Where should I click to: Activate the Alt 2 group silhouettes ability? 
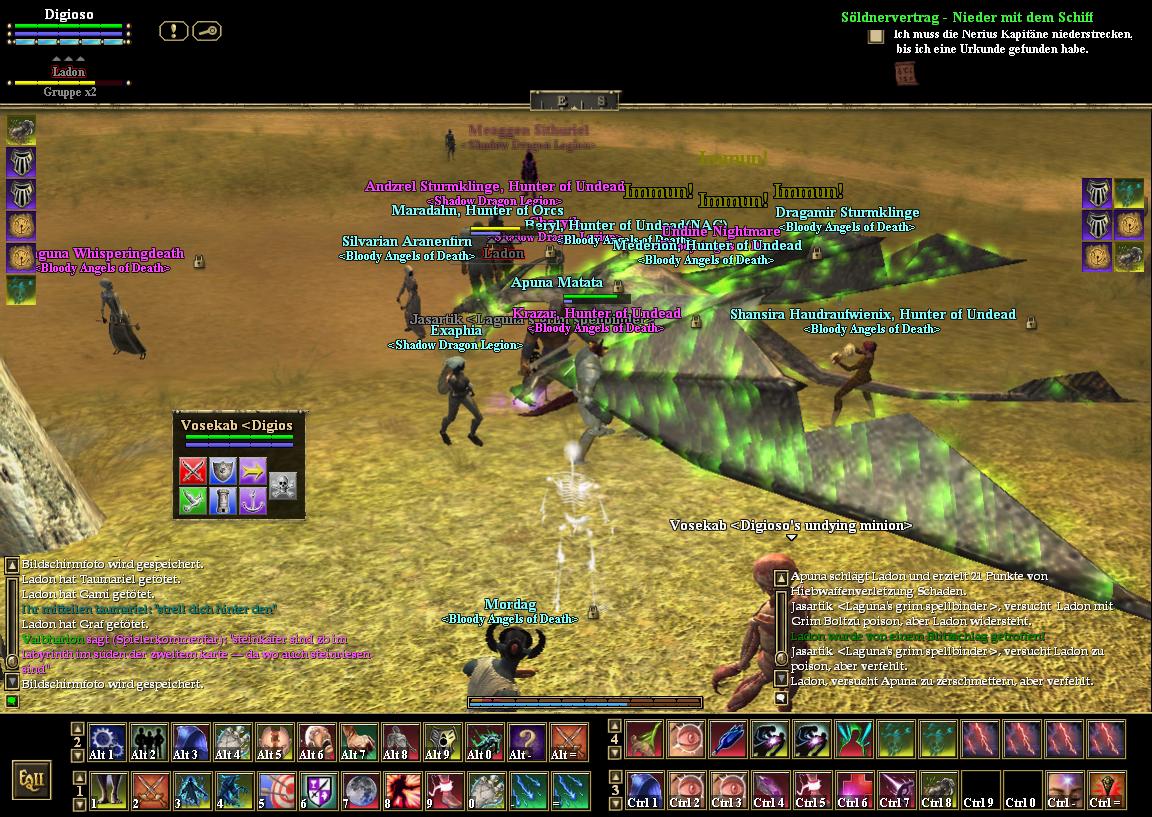[x=148, y=742]
